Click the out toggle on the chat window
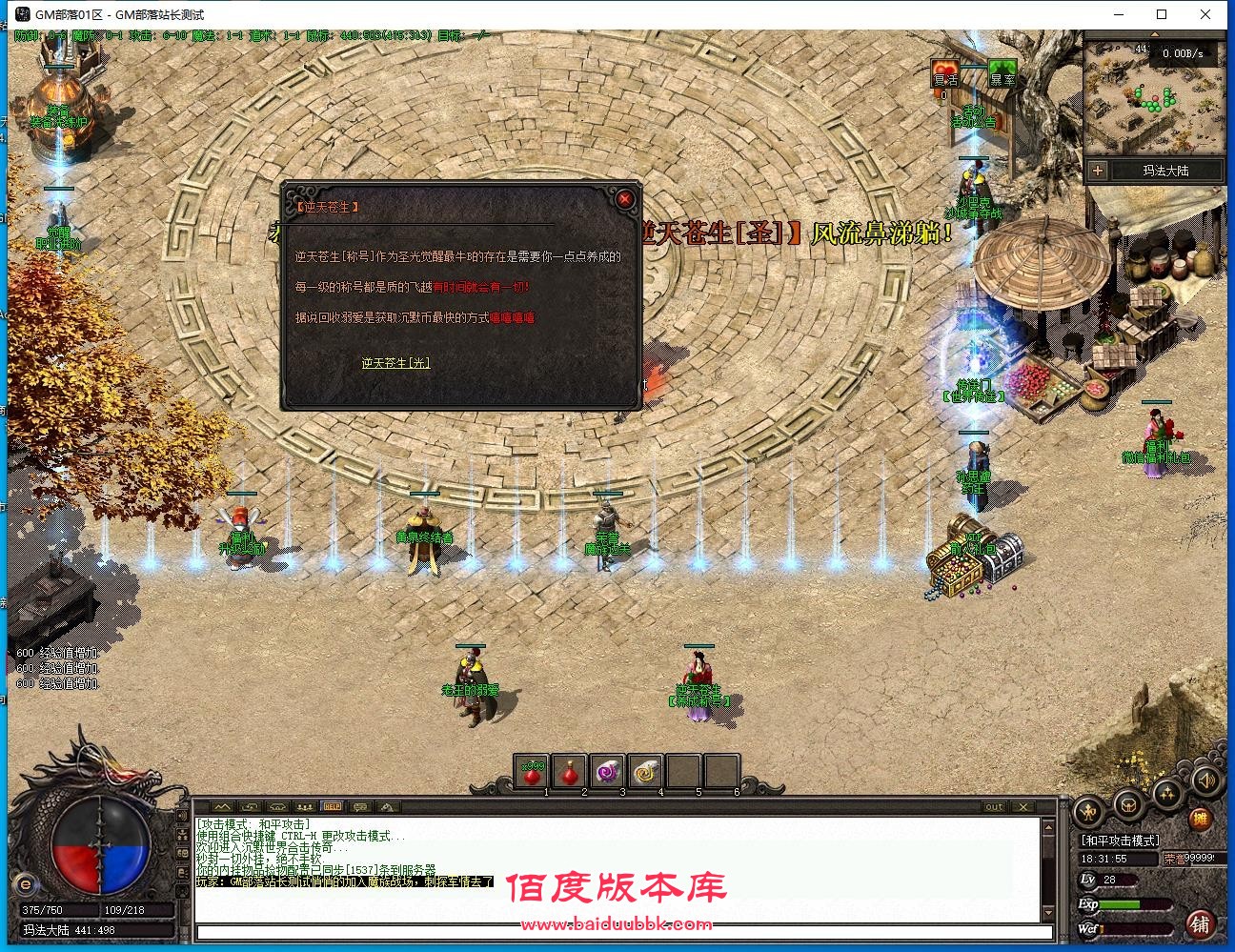Screen dimensions: 1235x952 [994, 806]
